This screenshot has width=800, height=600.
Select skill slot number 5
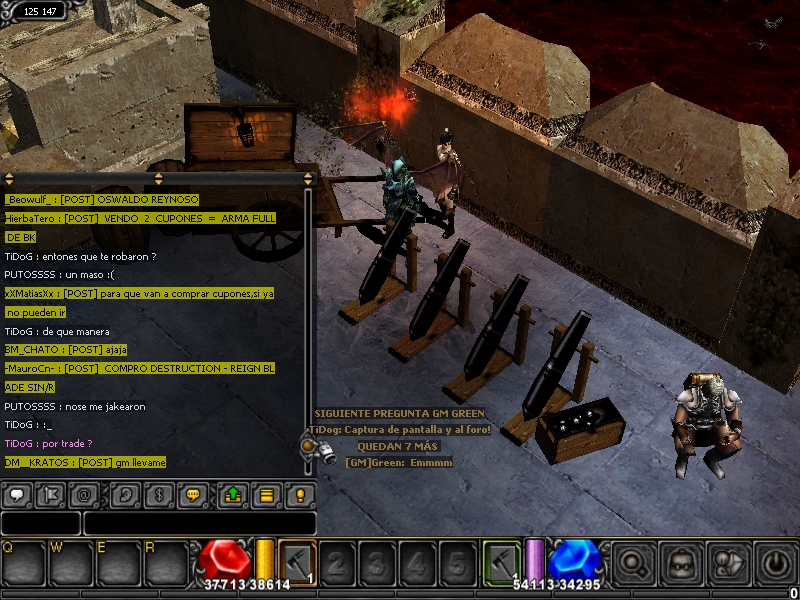pyautogui.click(x=457, y=564)
